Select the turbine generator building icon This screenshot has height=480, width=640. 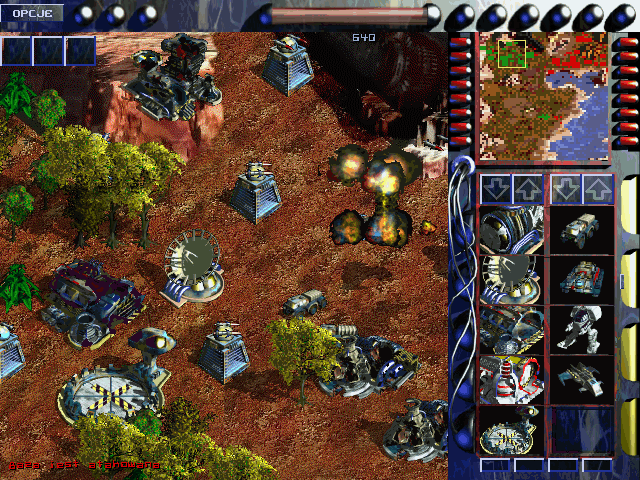coord(511,229)
